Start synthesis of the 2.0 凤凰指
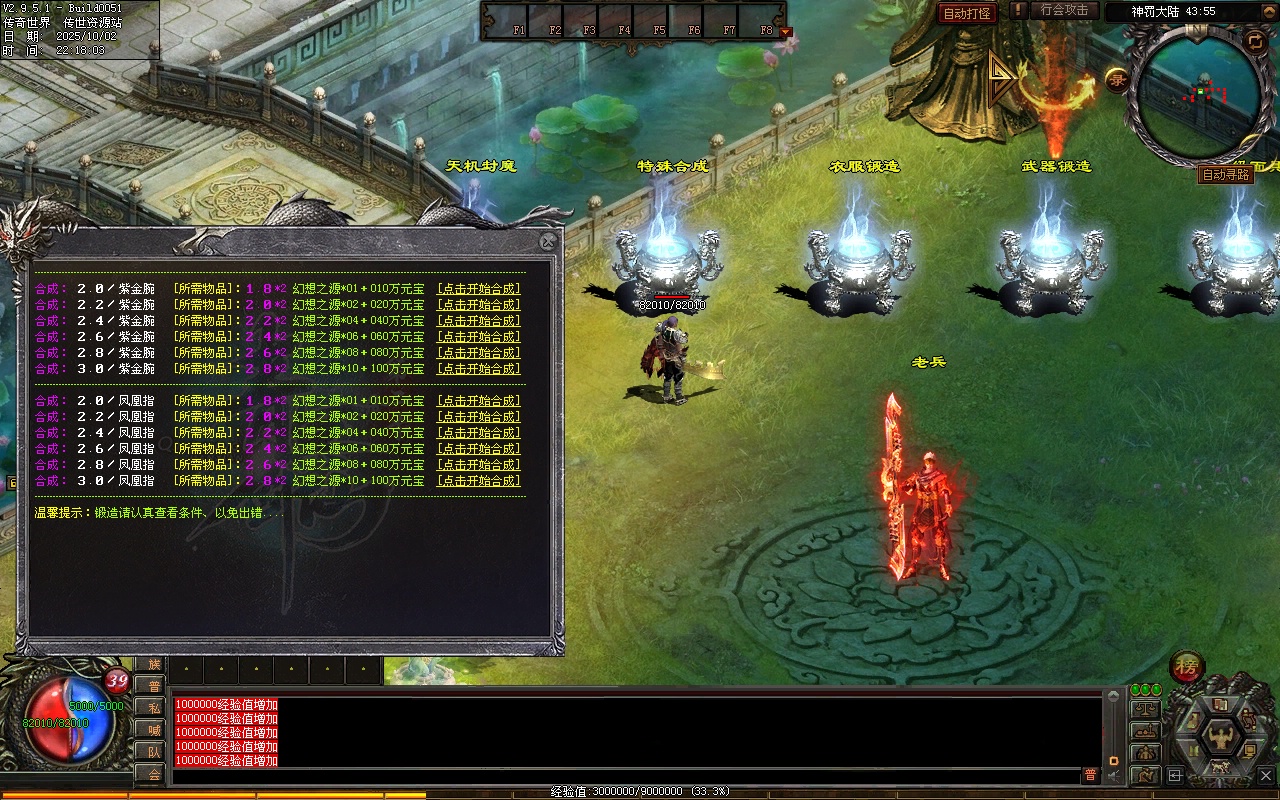Screen dimensions: 1280x800 [479, 401]
